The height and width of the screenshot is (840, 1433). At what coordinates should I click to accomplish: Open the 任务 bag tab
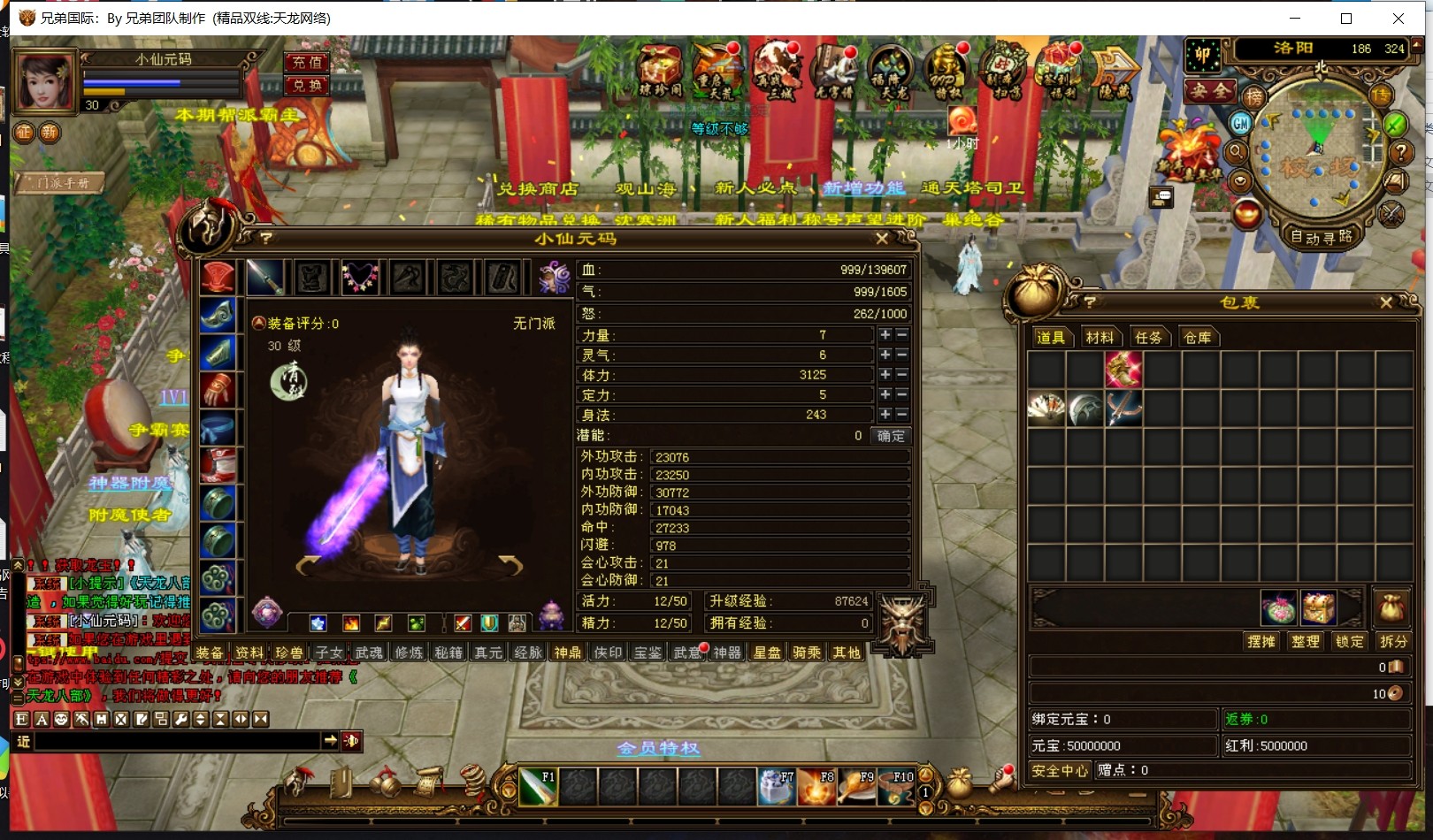[1148, 338]
